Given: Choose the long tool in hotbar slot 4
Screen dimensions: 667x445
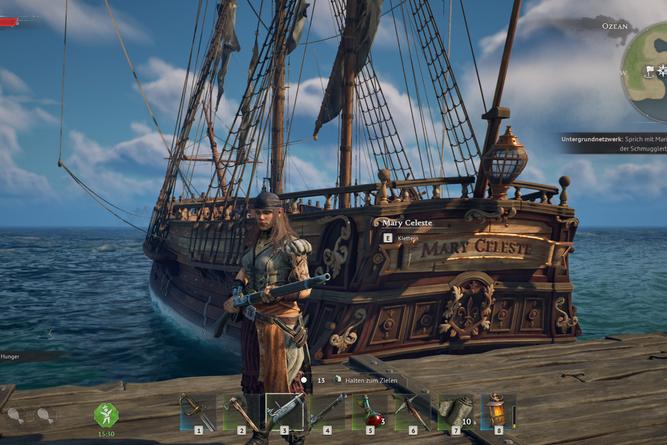Looking at the screenshot, I should (x=327, y=412).
